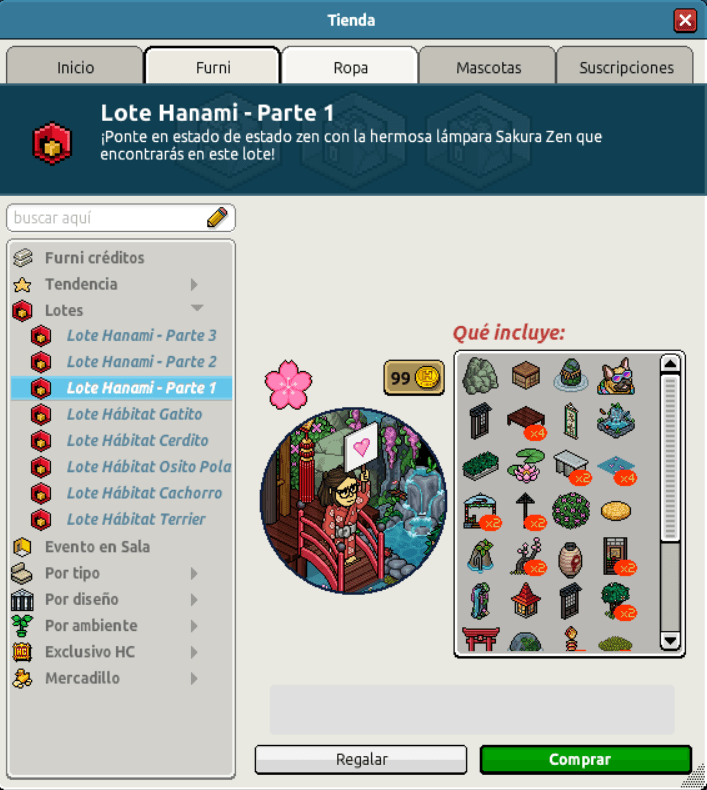Expand the Tendencia category
Viewport: 707px width, 790px height.
(x=81, y=284)
